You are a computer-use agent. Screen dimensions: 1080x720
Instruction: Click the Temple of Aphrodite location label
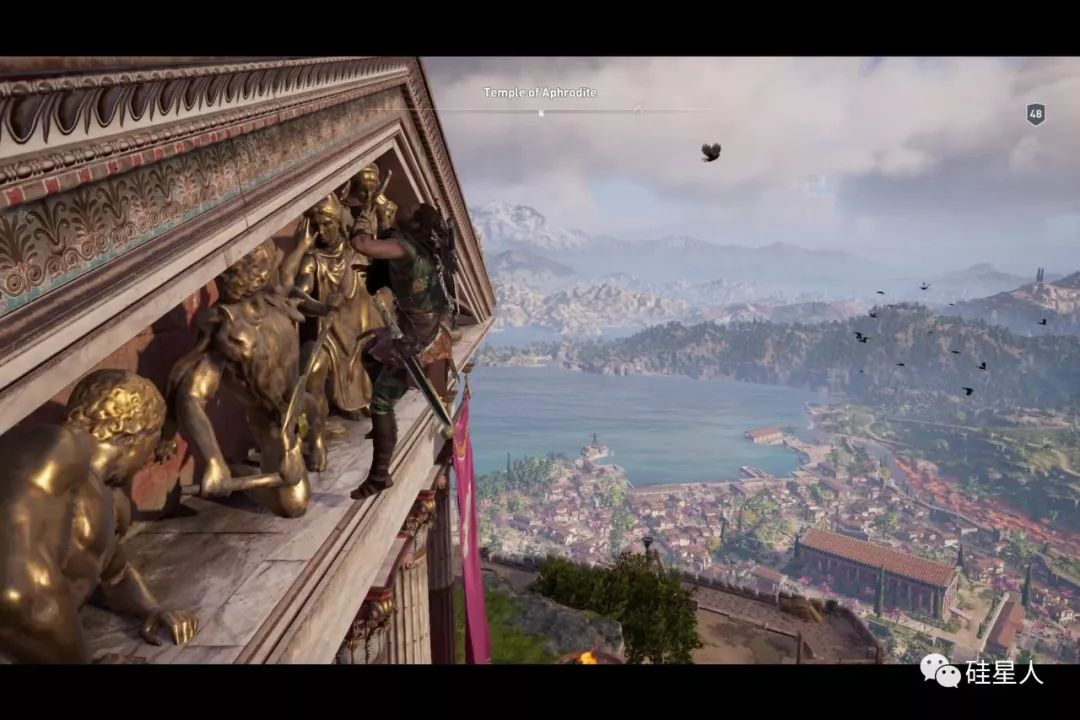point(540,93)
